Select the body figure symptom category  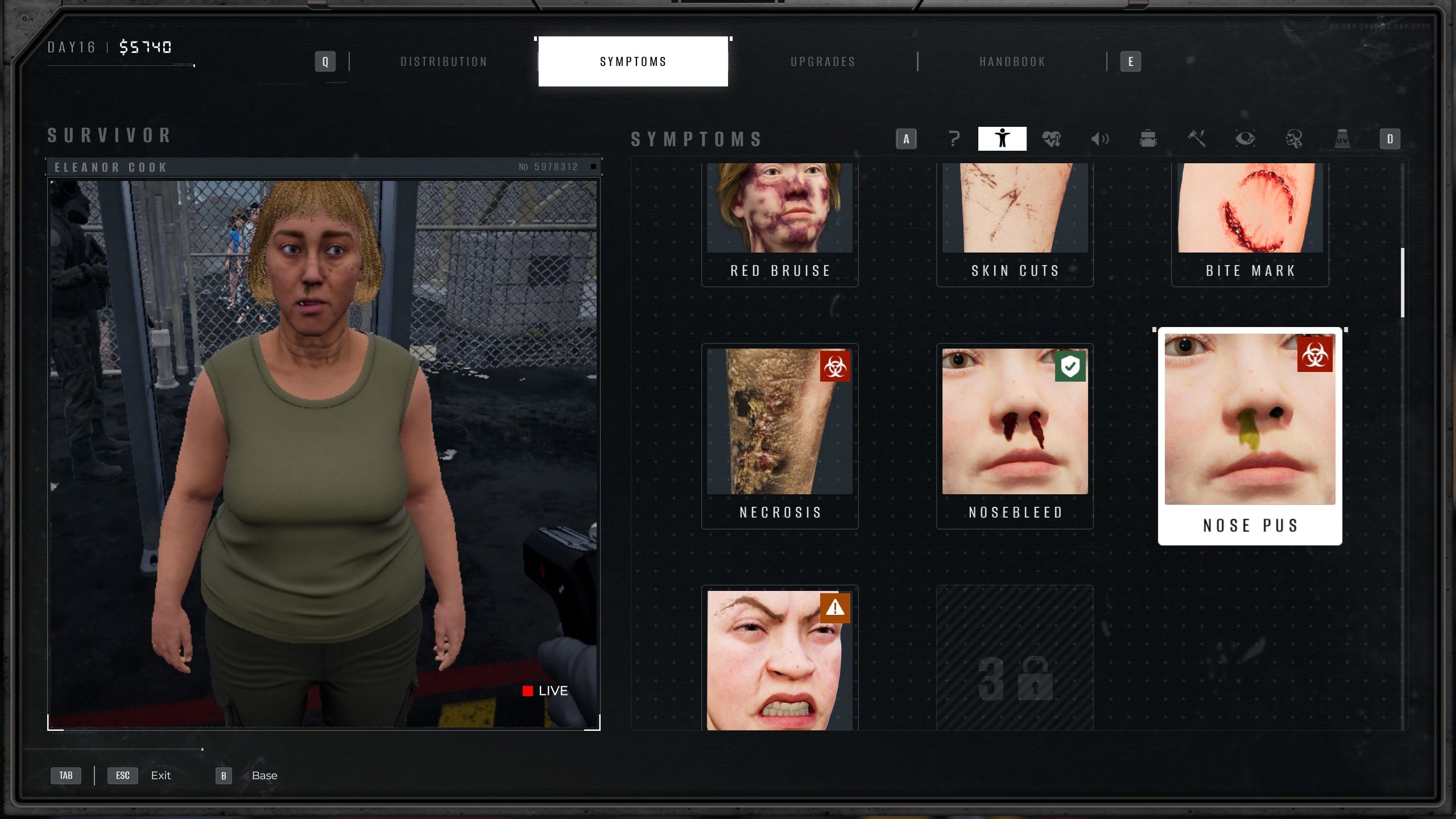click(1002, 139)
